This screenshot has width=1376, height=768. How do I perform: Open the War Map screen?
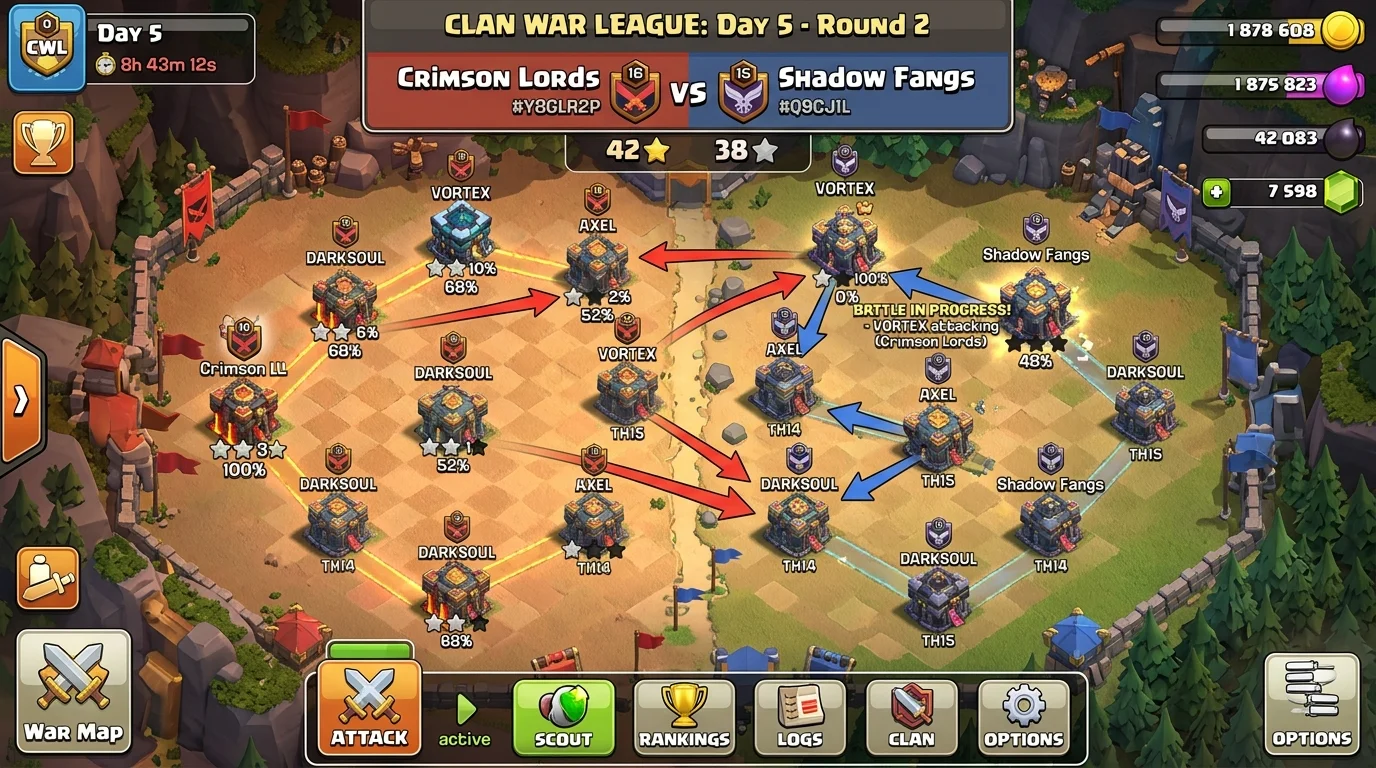pyautogui.click(x=73, y=692)
